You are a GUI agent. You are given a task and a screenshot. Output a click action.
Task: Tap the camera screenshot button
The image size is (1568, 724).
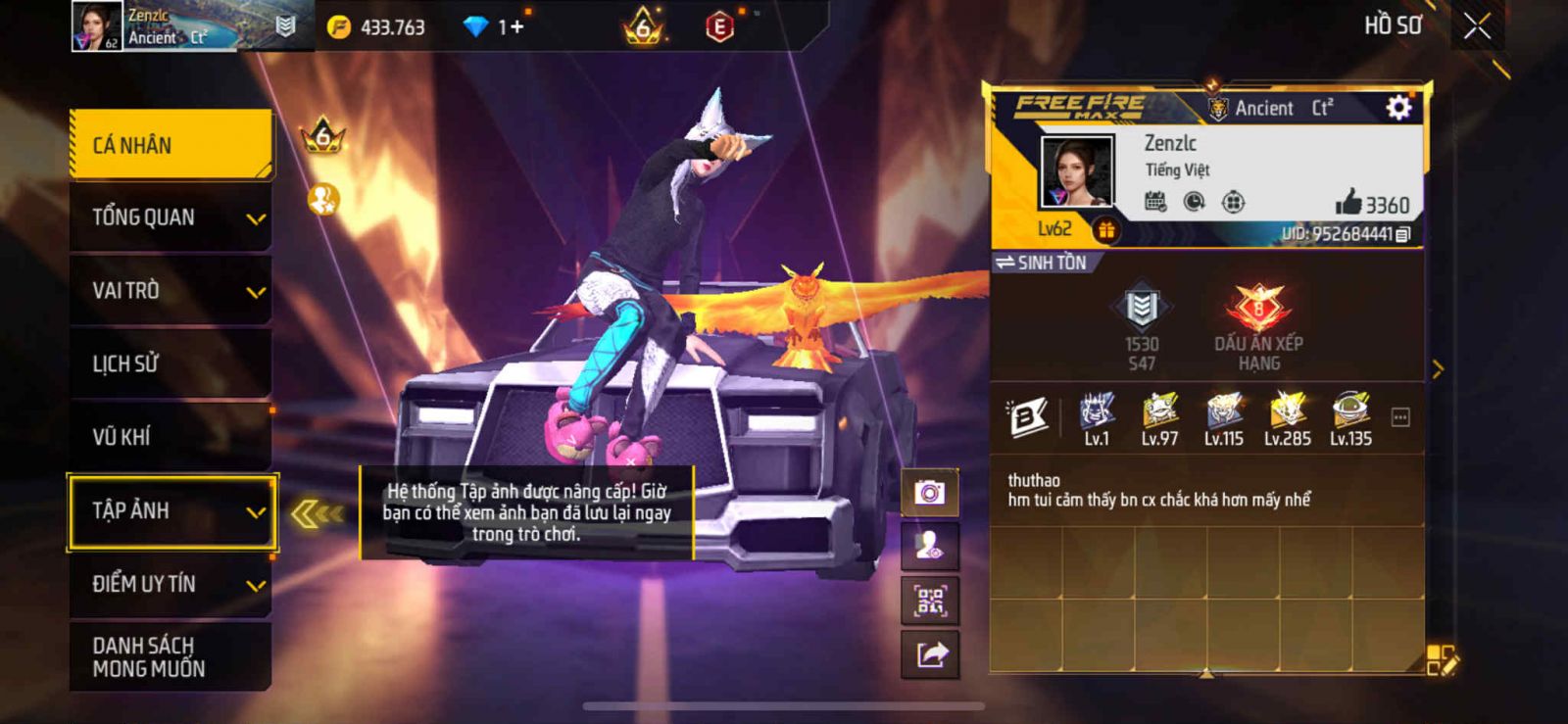pos(929,492)
